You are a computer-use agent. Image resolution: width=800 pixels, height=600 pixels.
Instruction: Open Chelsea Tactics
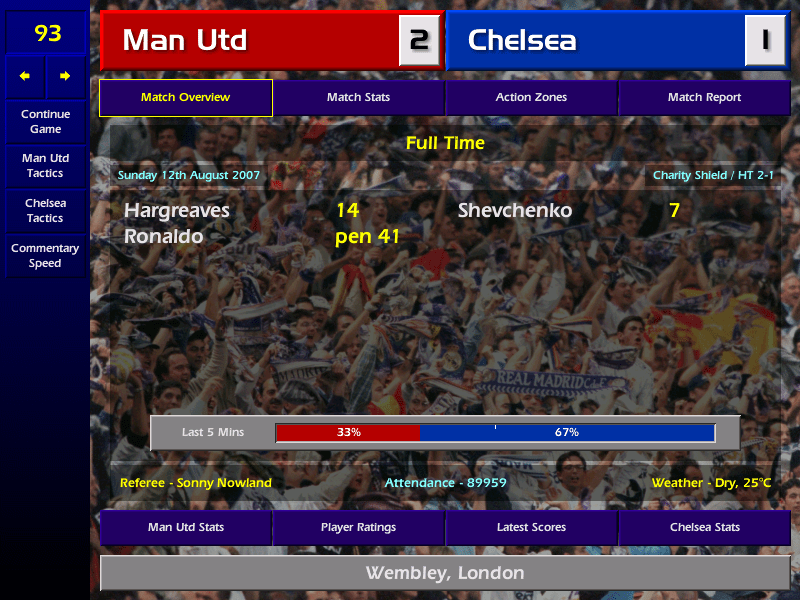(45, 211)
